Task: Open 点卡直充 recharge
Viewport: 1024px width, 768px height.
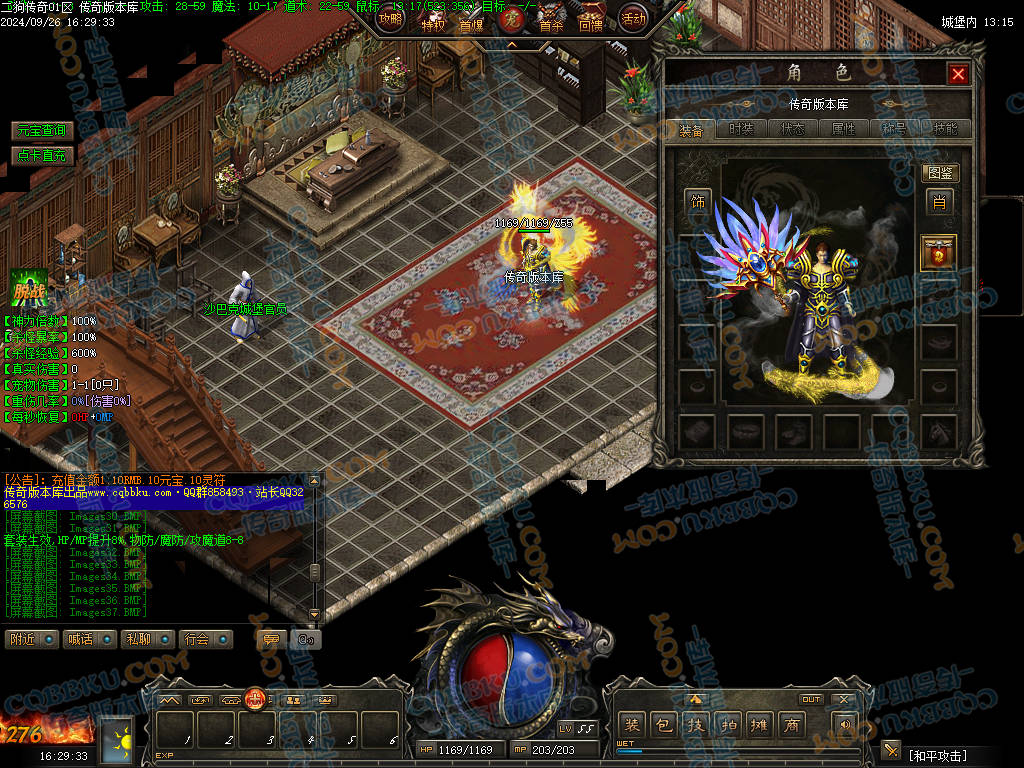Action: click(42, 155)
